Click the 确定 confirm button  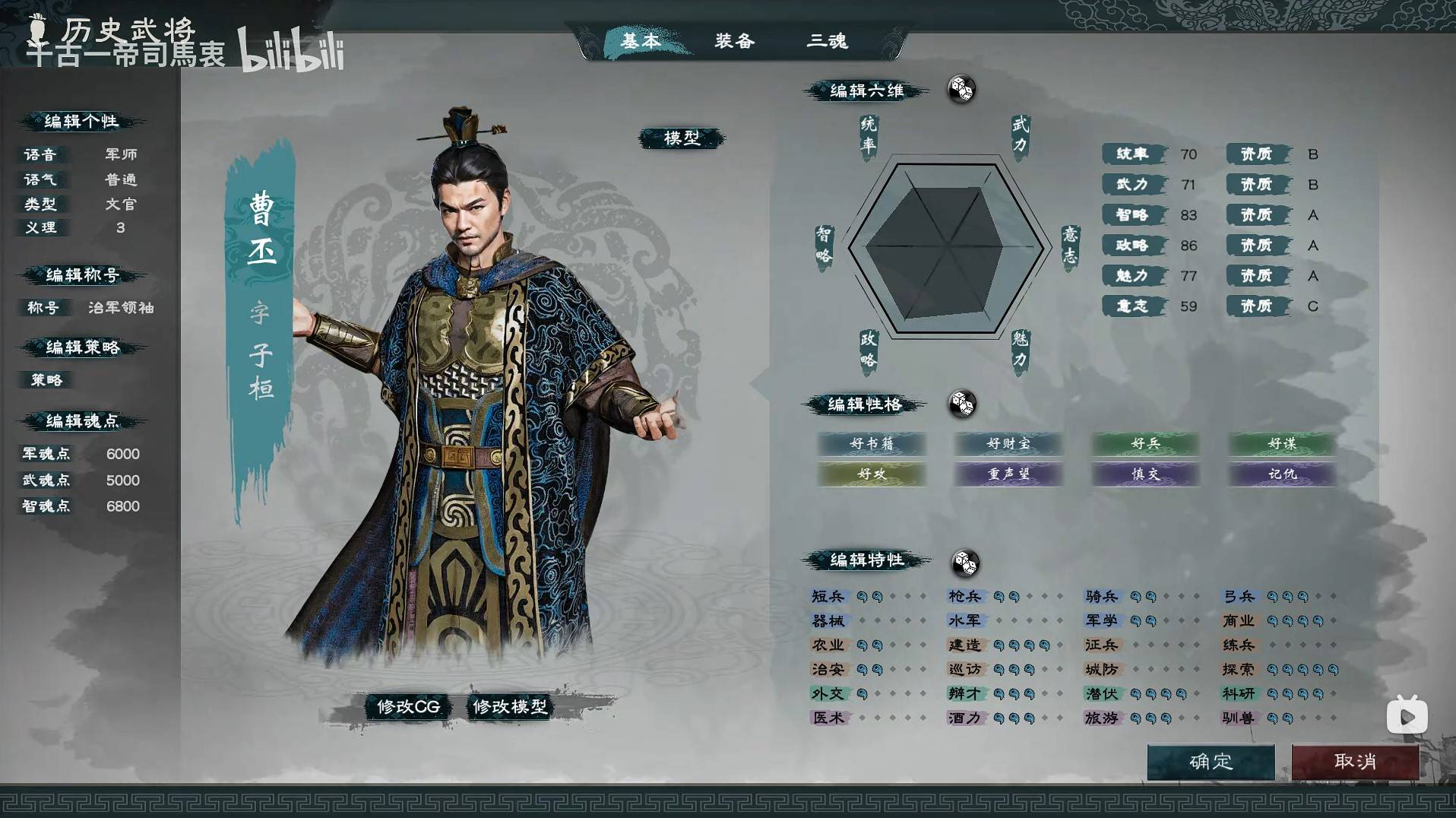point(1213,763)
